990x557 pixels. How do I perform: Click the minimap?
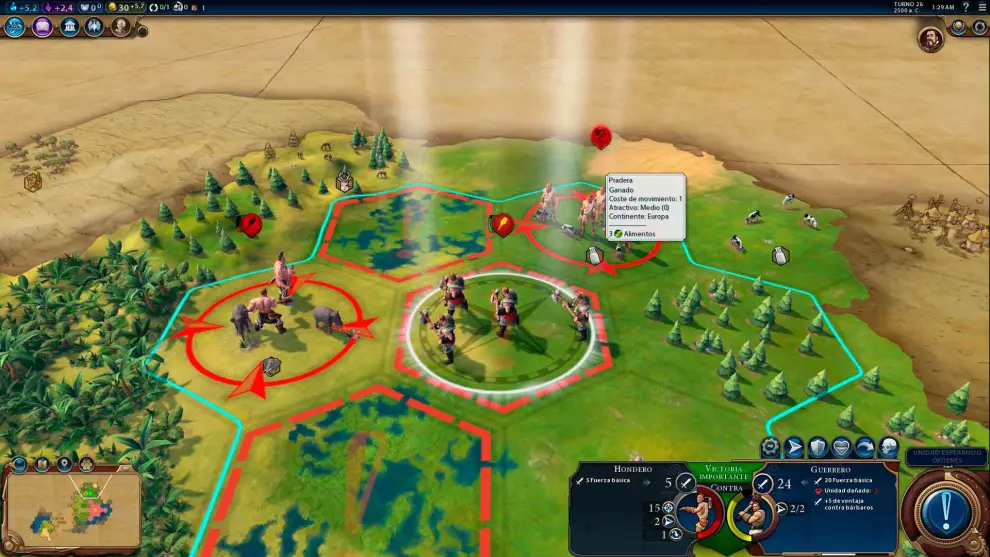72,511
